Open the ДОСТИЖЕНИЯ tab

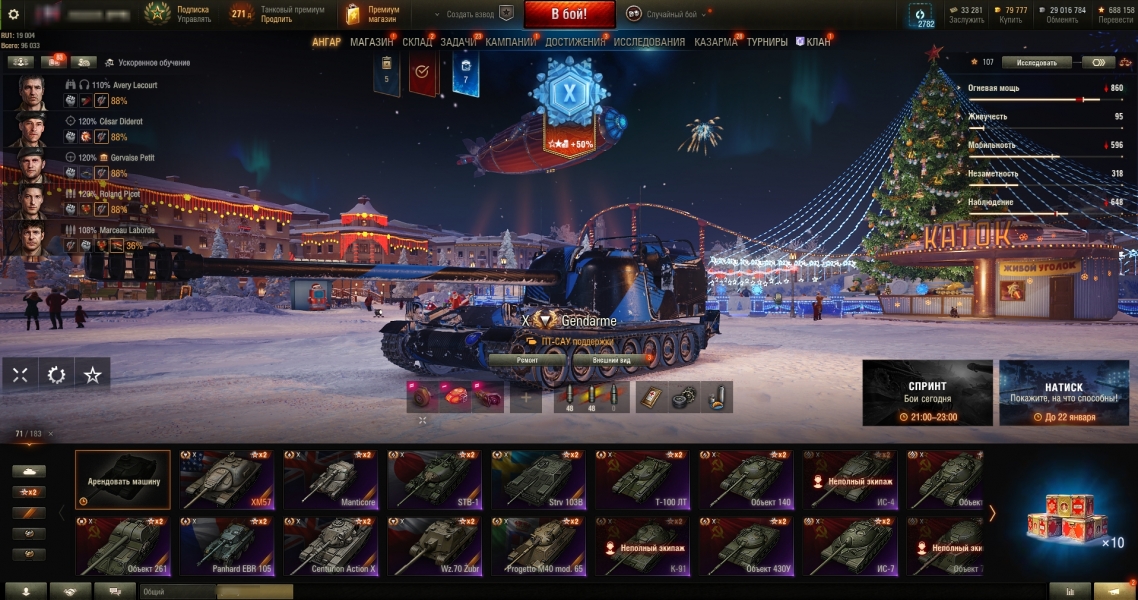(x=575, y=42)
